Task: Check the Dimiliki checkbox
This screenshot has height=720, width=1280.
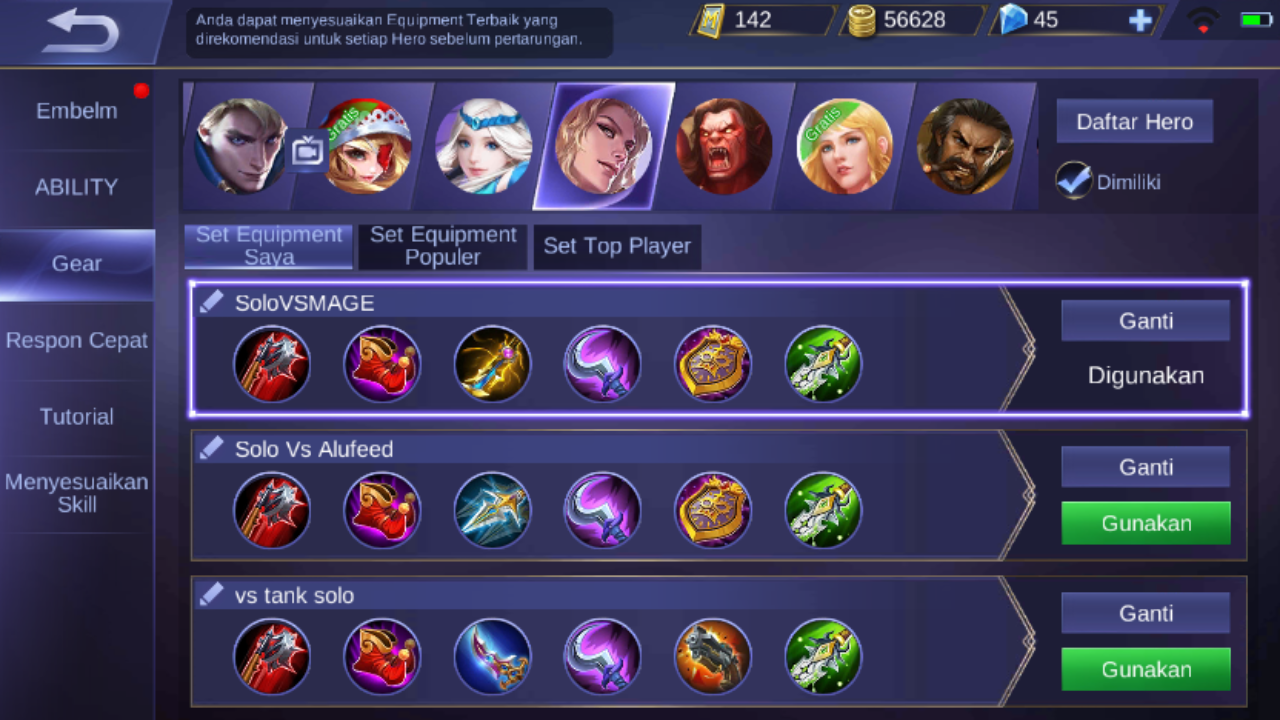Action: pos(1073,181)
